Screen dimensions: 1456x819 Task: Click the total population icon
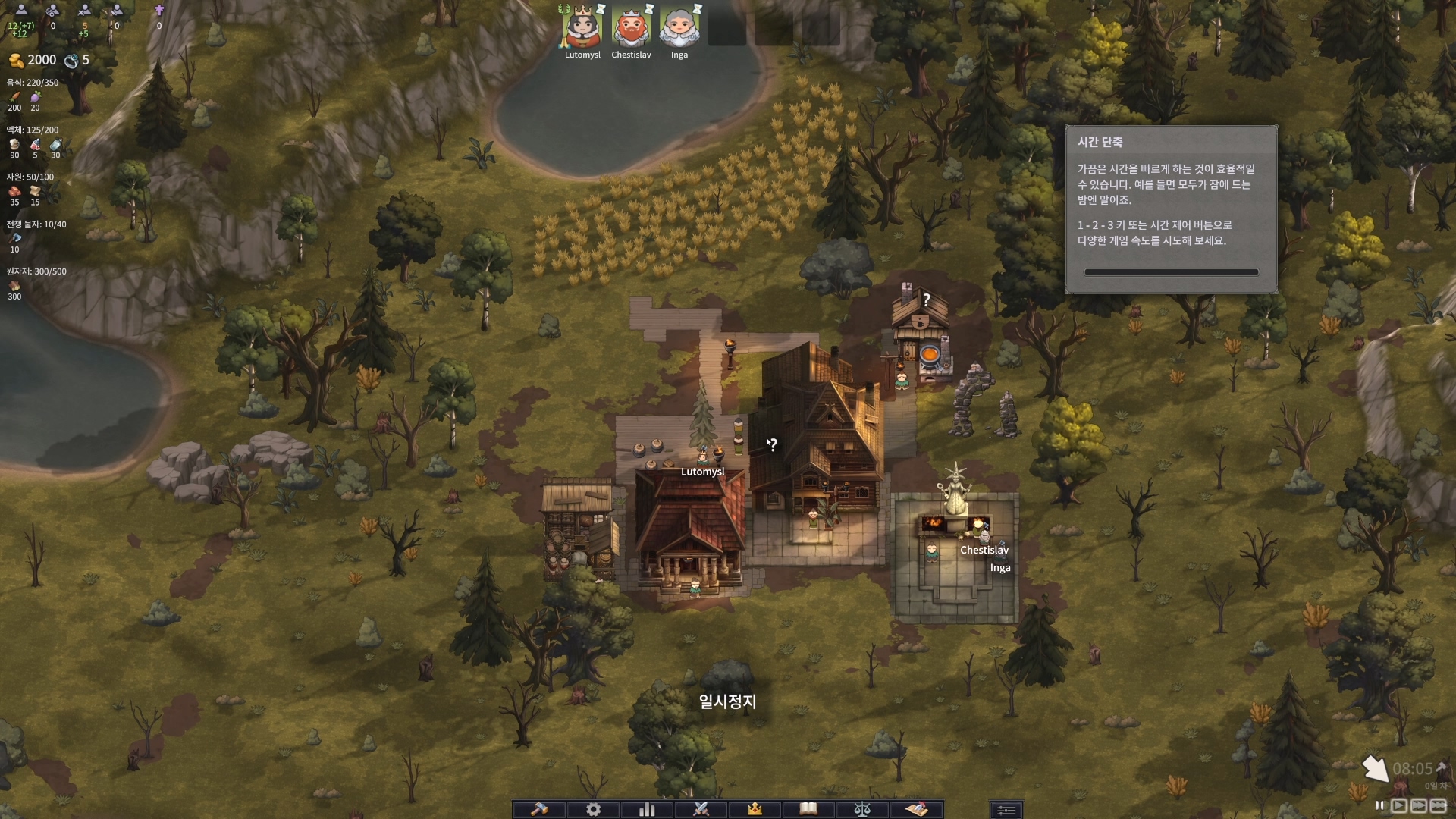21,11
